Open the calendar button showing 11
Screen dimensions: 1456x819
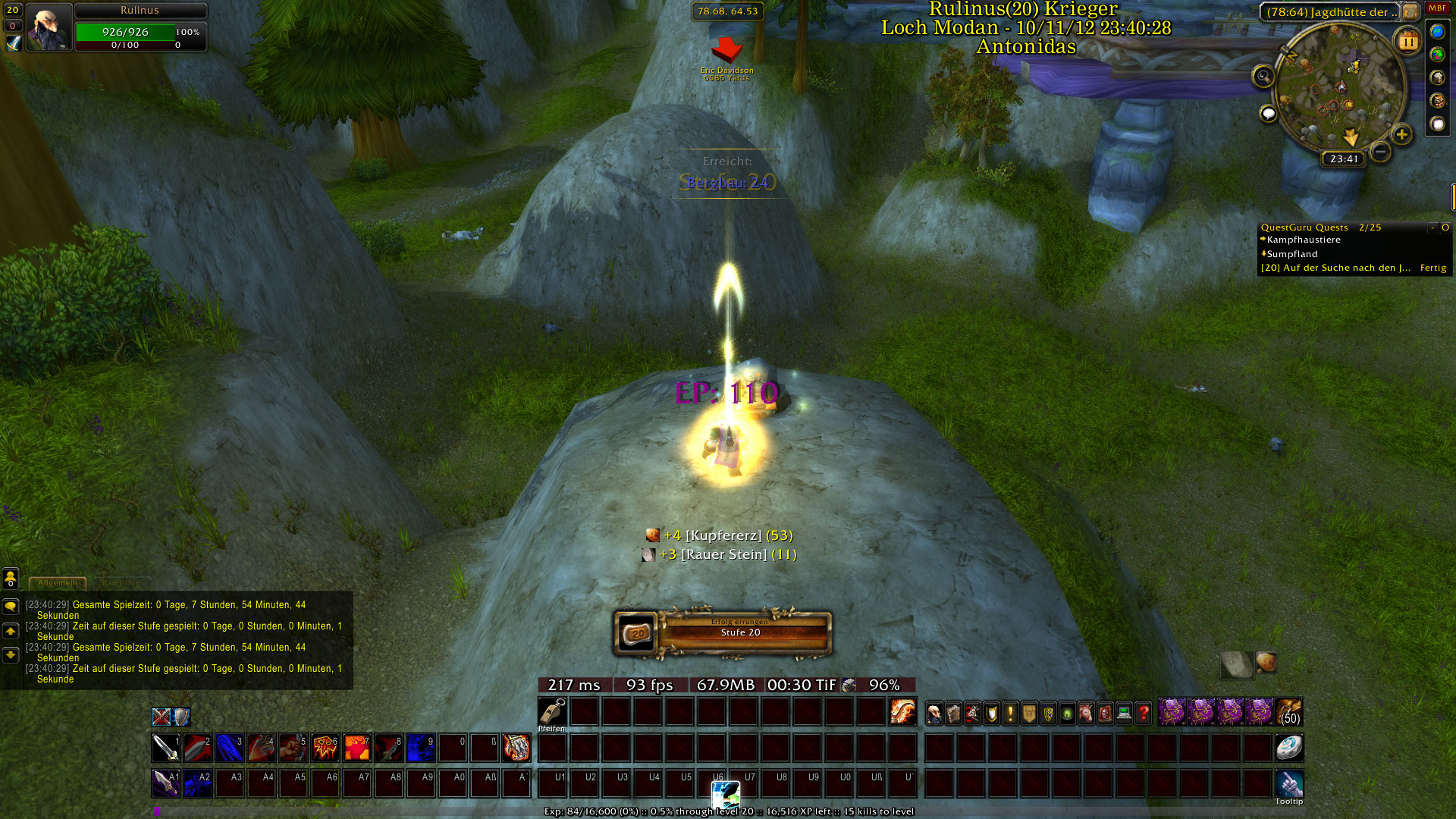pyautogui.click(x=1408, y=42)
